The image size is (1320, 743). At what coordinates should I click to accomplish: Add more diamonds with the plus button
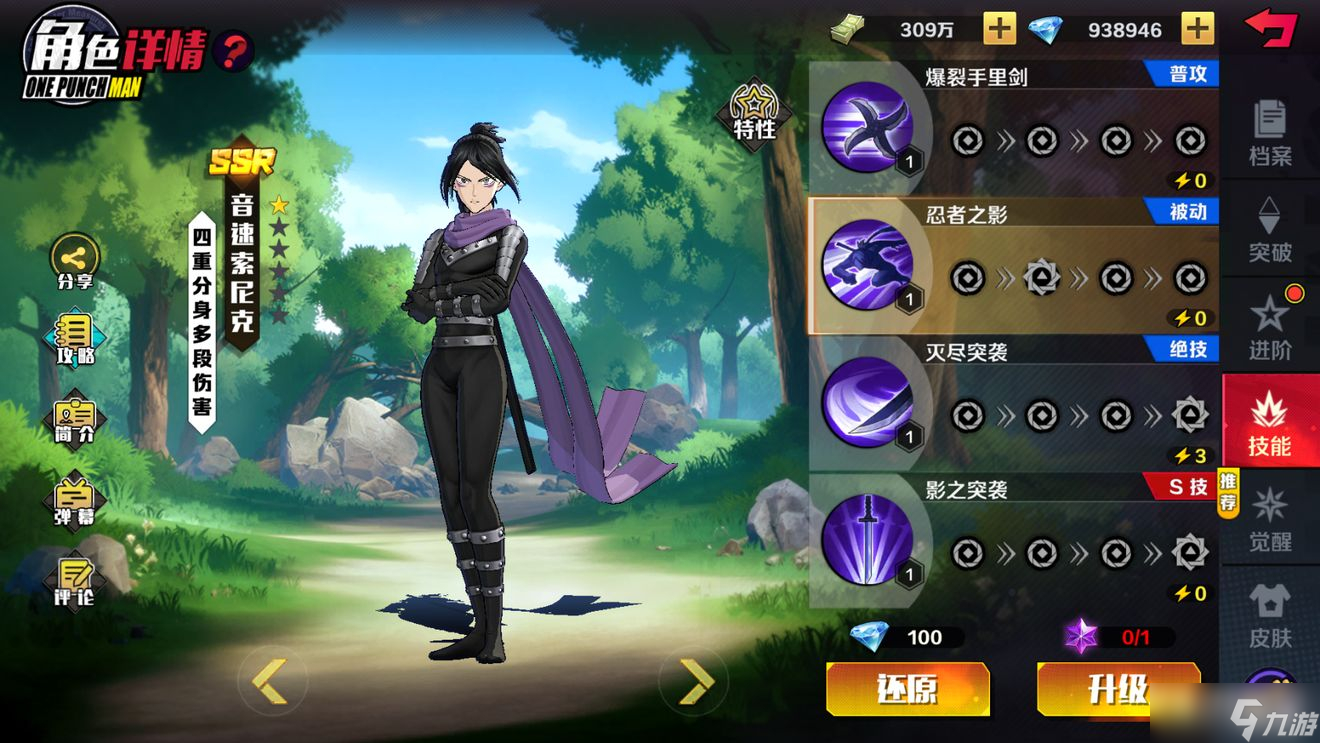1197,29
